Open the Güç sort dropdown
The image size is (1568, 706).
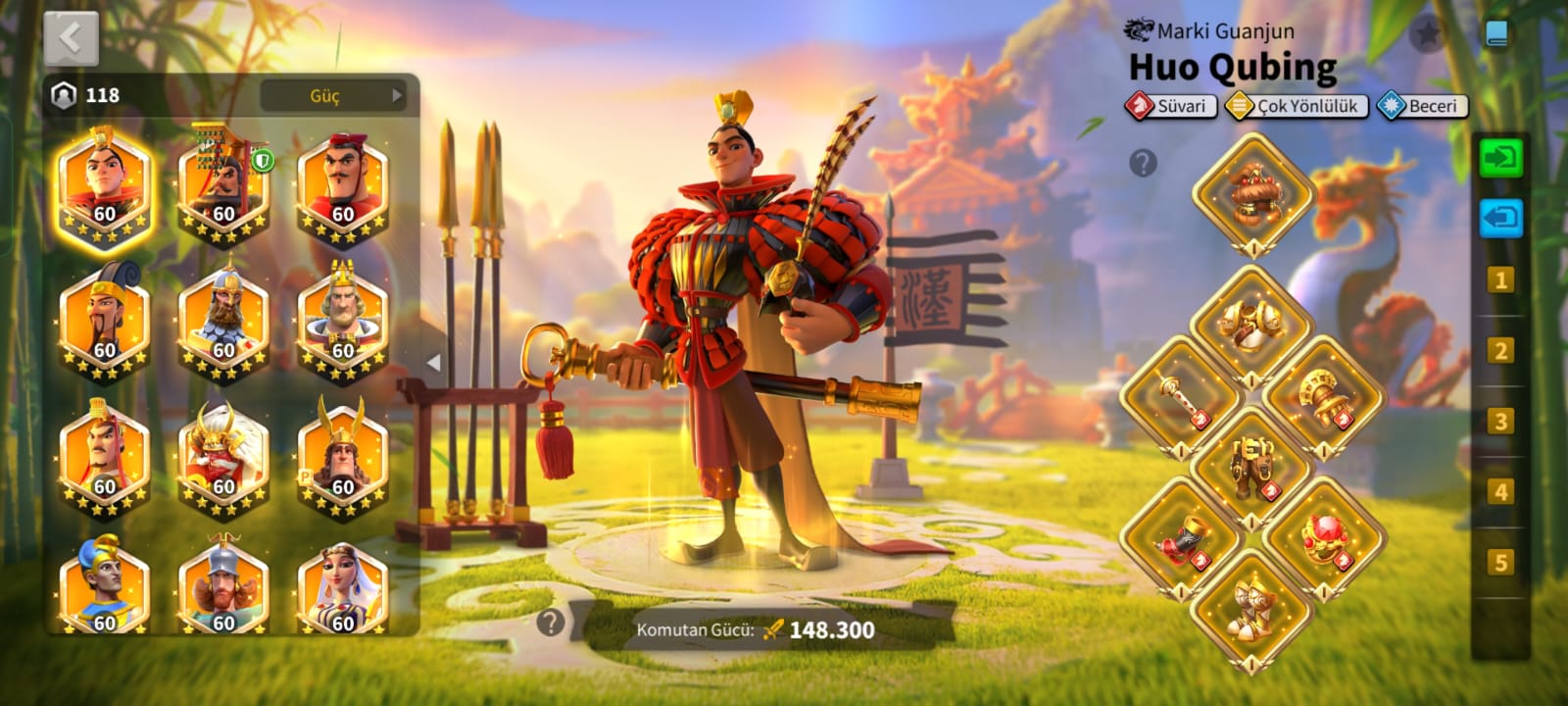pos(333,95)
